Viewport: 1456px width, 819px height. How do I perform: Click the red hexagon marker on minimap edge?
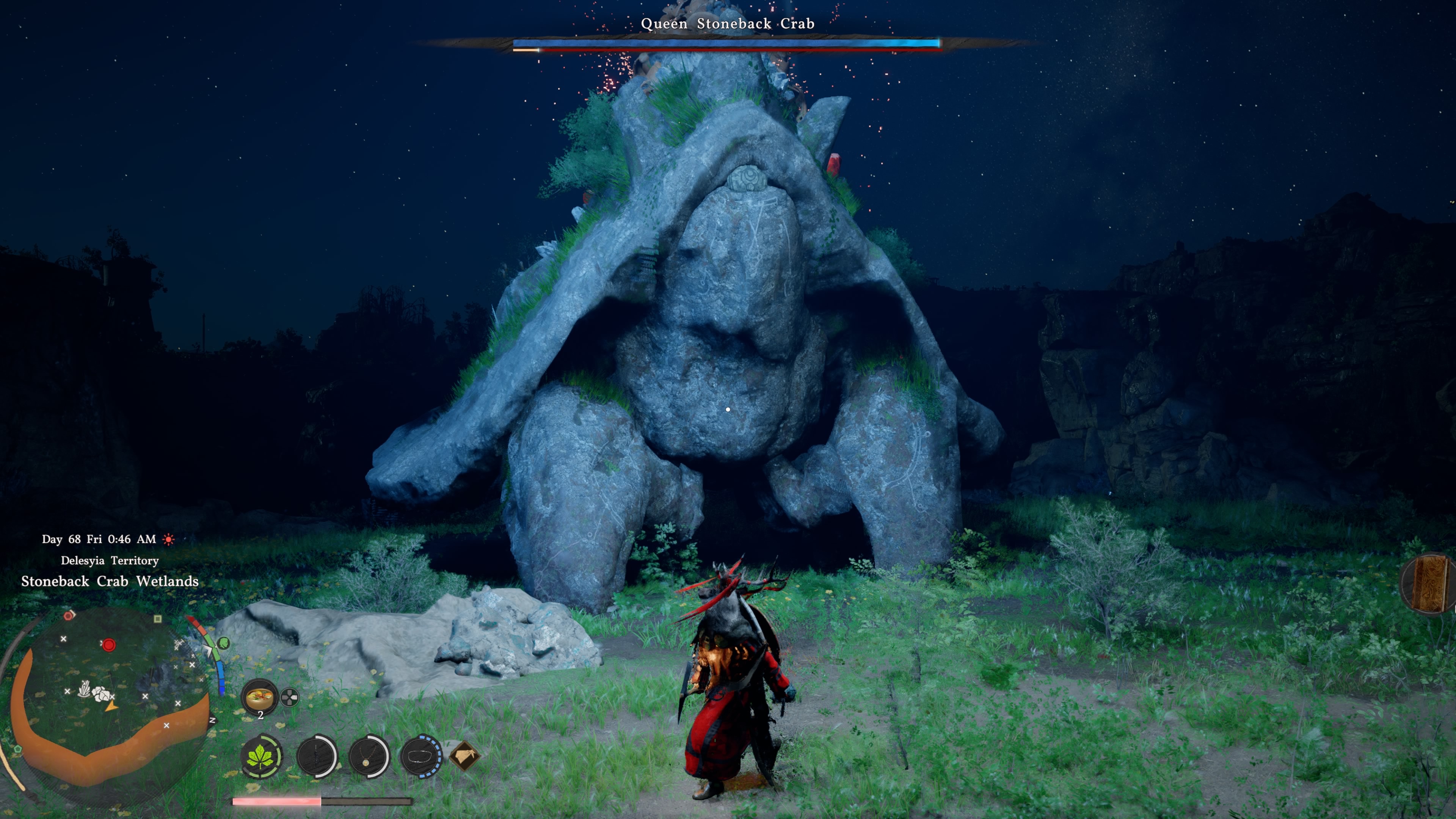[69, 615]
